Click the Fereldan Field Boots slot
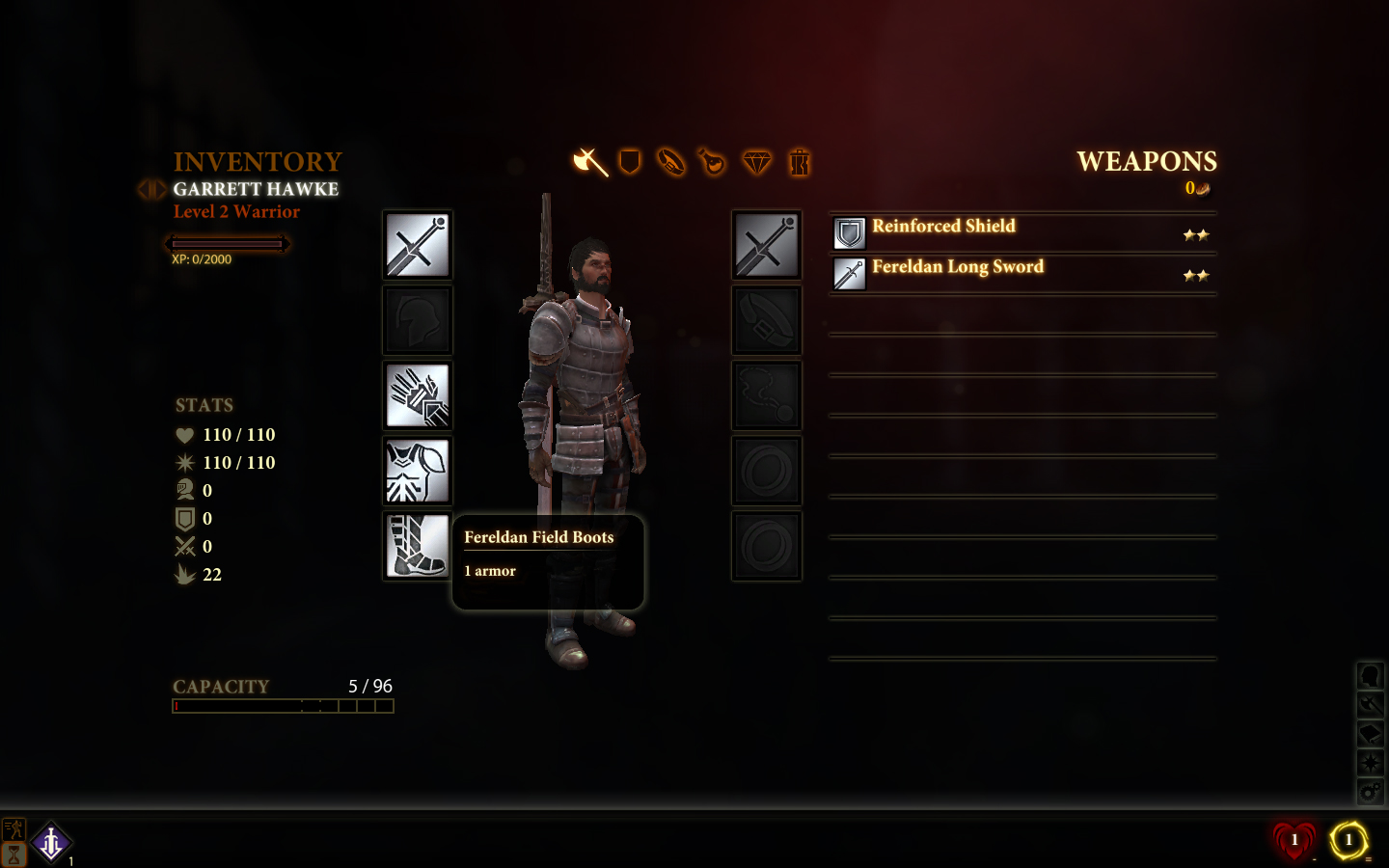 pyautogui.click(x=418, y=546)
